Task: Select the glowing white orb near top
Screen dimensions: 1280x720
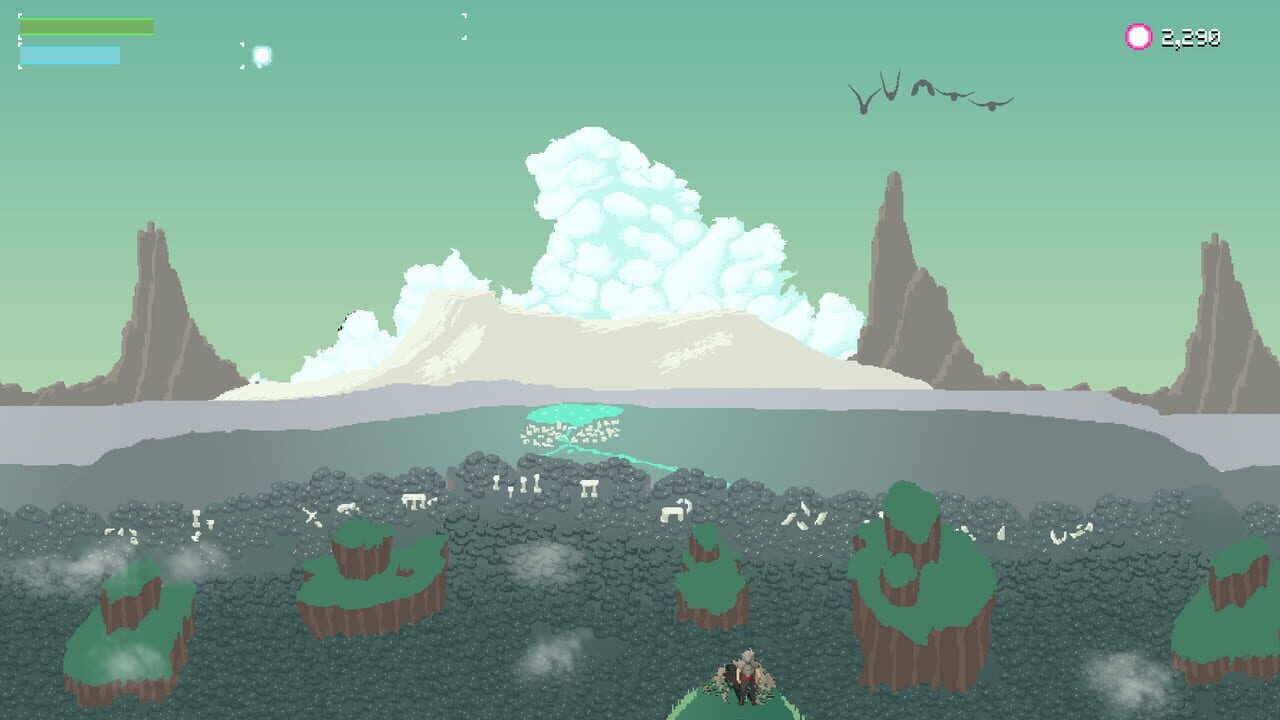Action: coord(263,53)
